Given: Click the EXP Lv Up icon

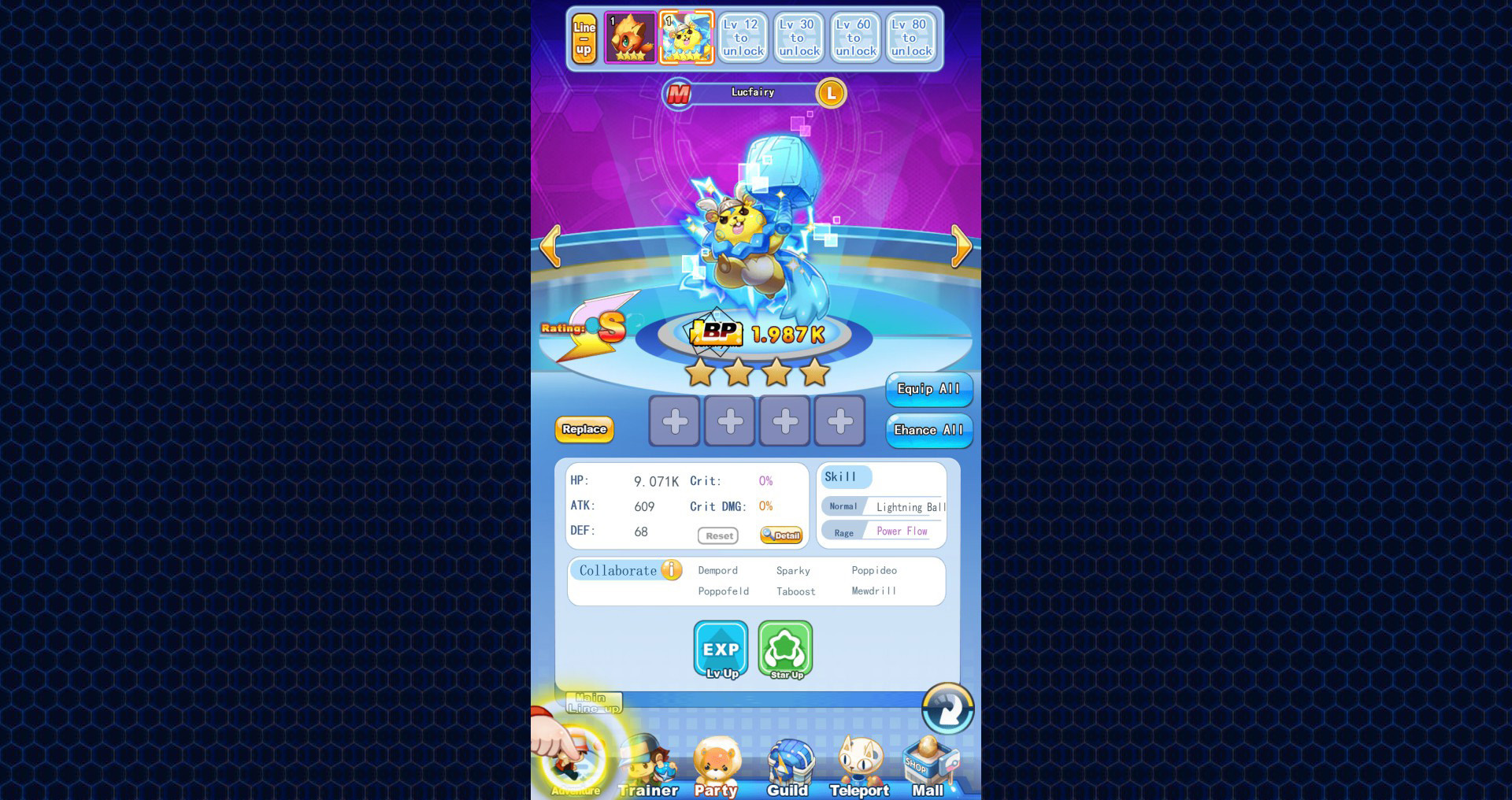Looking at the screenshot, I should 719,650.
